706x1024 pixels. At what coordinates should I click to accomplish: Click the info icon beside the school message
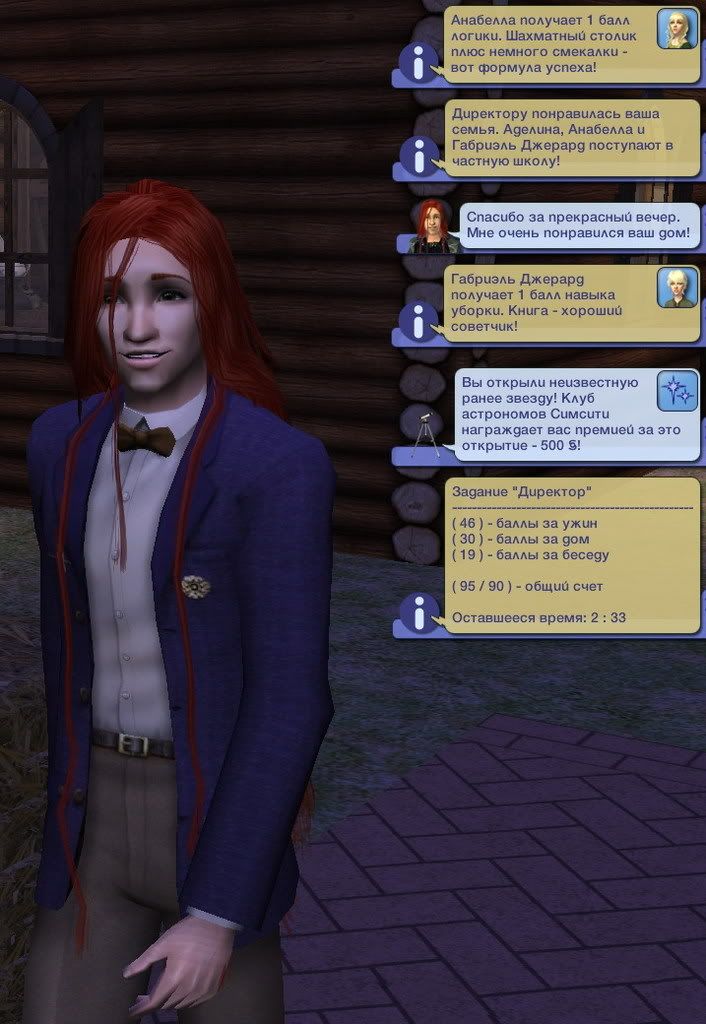point(418,156)
